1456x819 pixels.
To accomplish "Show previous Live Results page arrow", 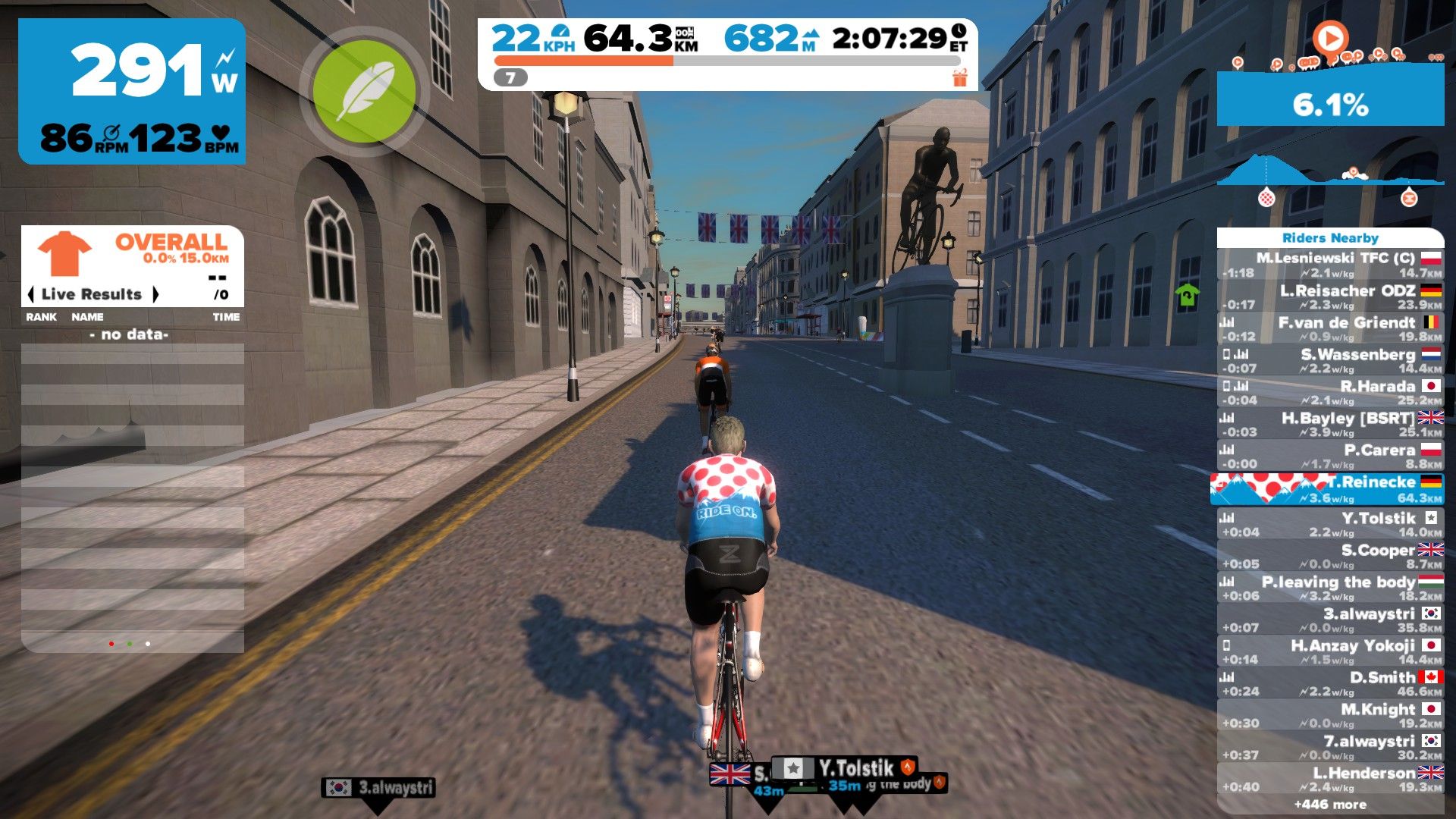I will pos(31,294).
